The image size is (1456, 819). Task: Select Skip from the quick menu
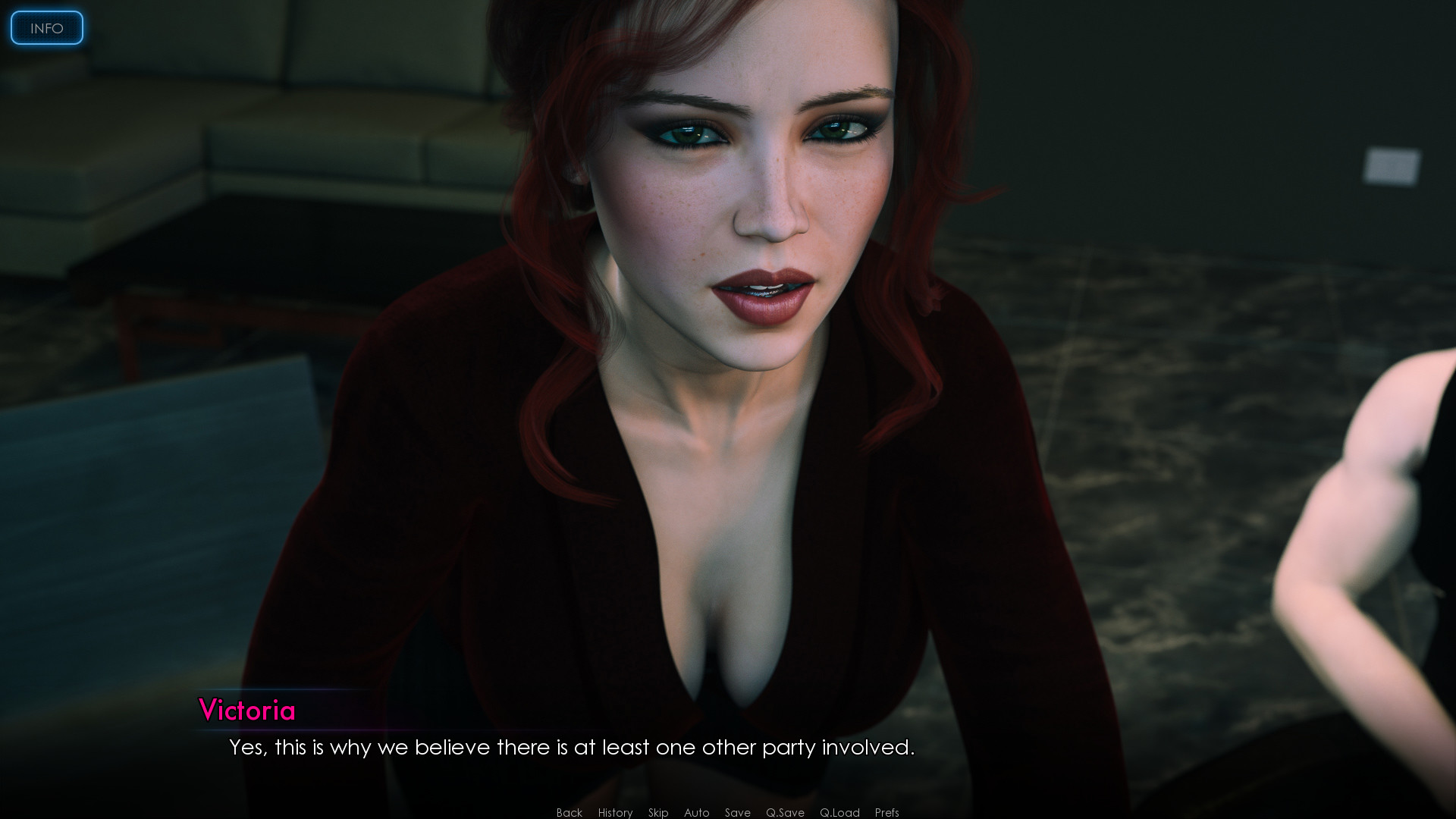coord(657,812)
